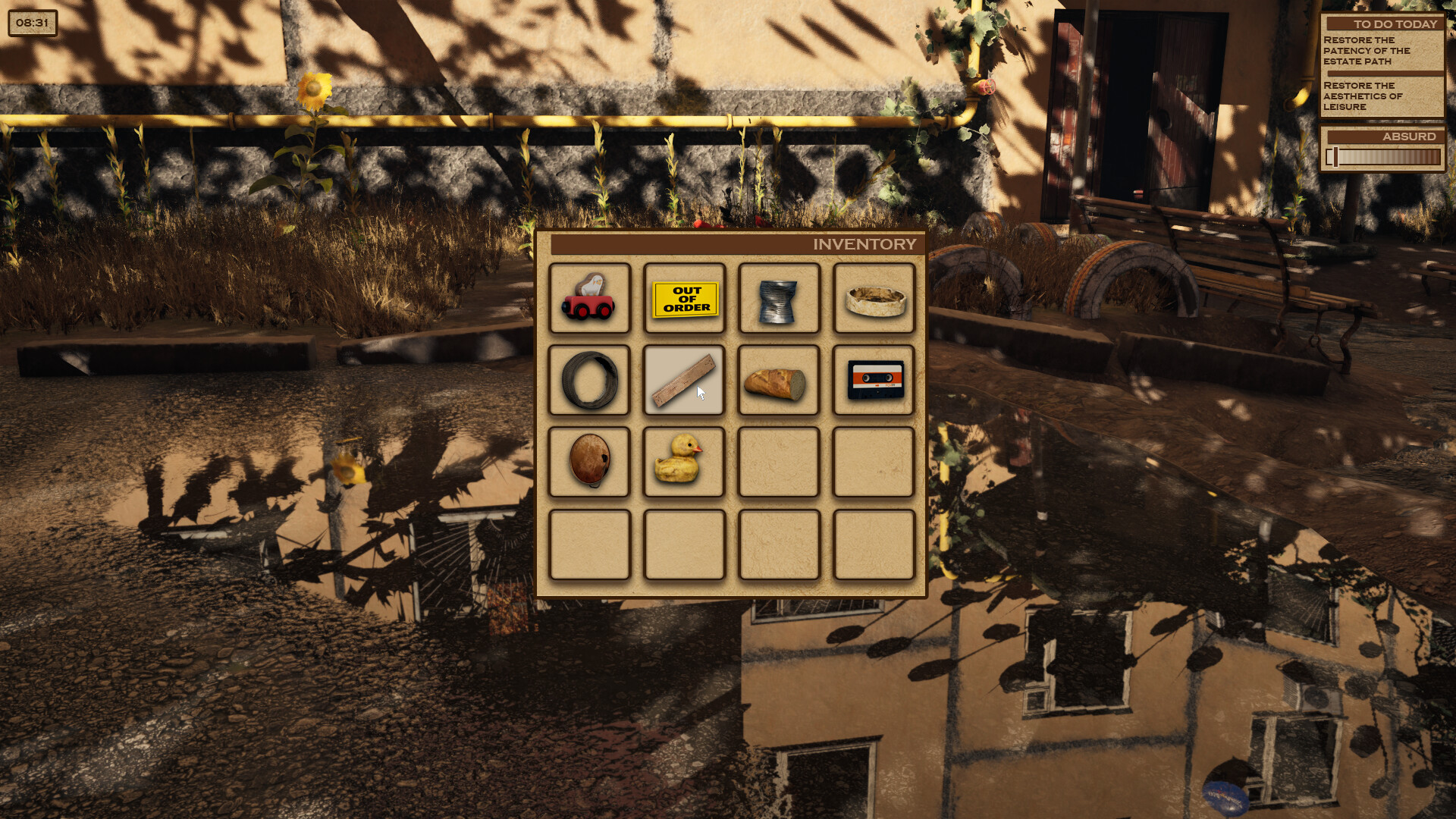Select the Out of Order sign item
Image resolution: width=1456 pixels, height=819 pixels.
click(685, 300)
